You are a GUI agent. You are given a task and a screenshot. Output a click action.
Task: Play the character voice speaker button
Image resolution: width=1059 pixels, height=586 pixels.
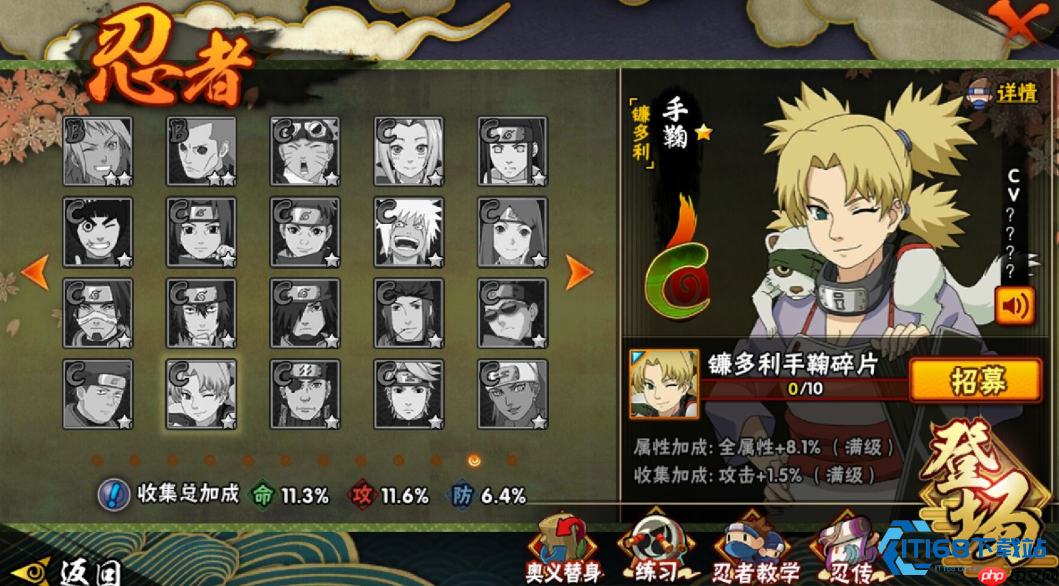(1015, 304)
